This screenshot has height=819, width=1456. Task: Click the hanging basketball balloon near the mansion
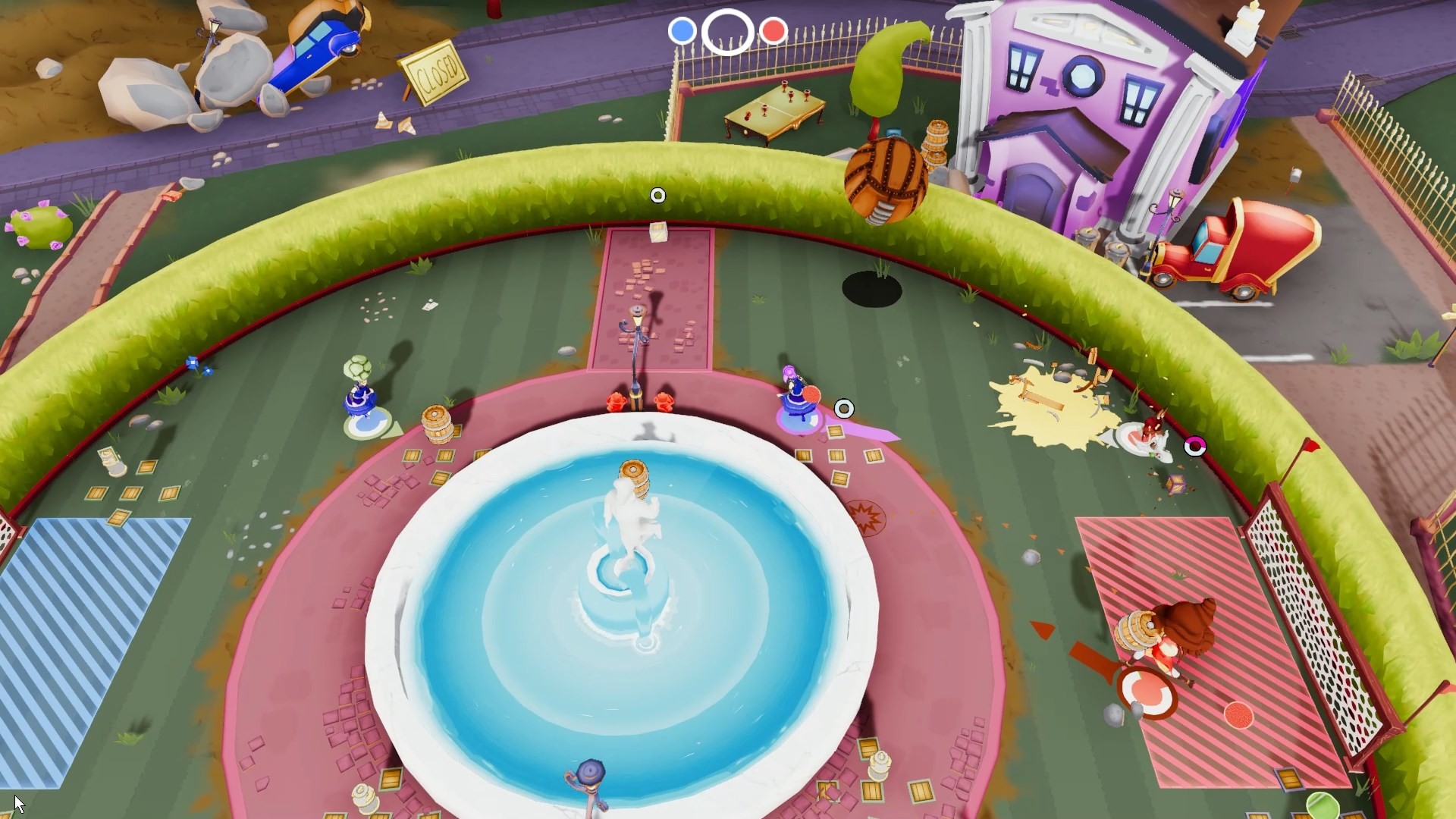(887, 182)
